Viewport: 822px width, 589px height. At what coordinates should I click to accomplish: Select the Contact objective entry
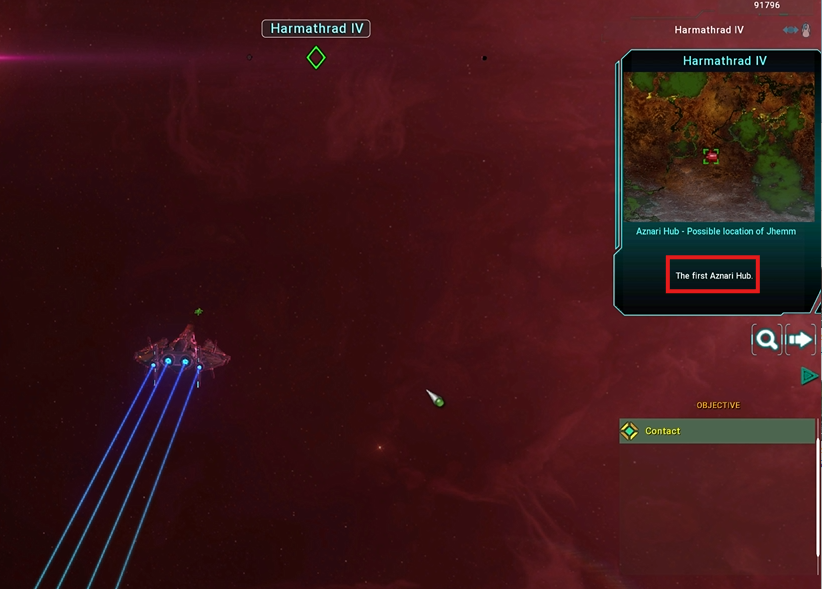716,431
